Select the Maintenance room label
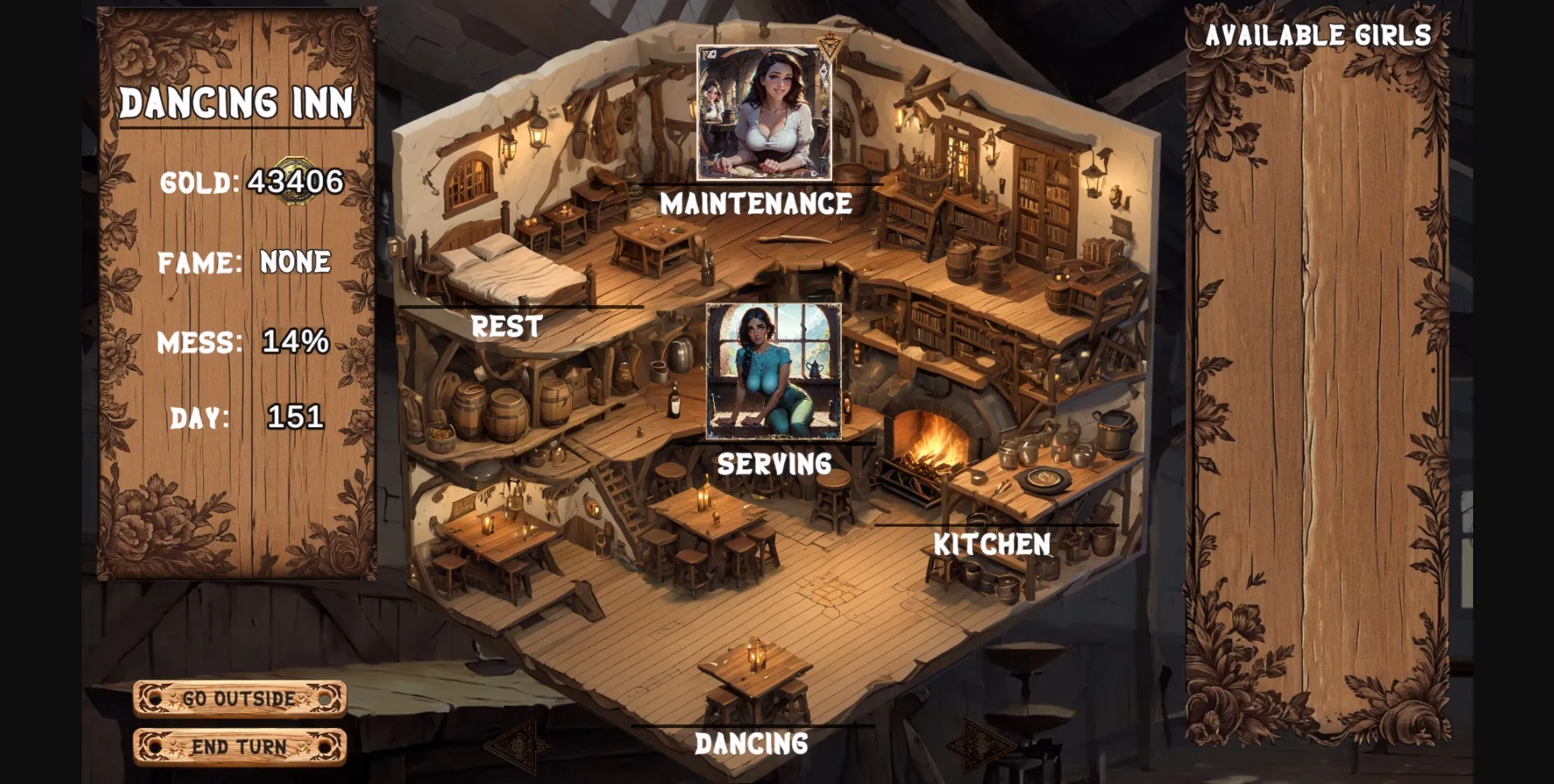The height and width of the screenshot is (784, 1554). point(756,205)
